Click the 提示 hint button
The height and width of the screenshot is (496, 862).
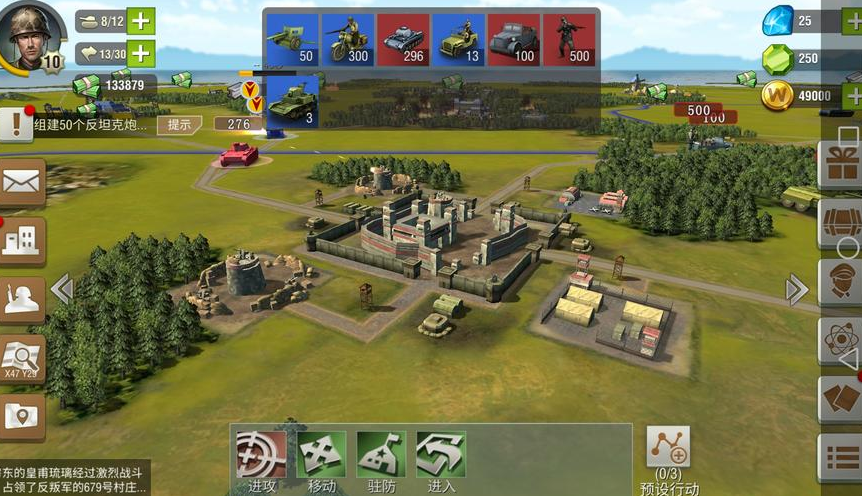pos(179,125)
